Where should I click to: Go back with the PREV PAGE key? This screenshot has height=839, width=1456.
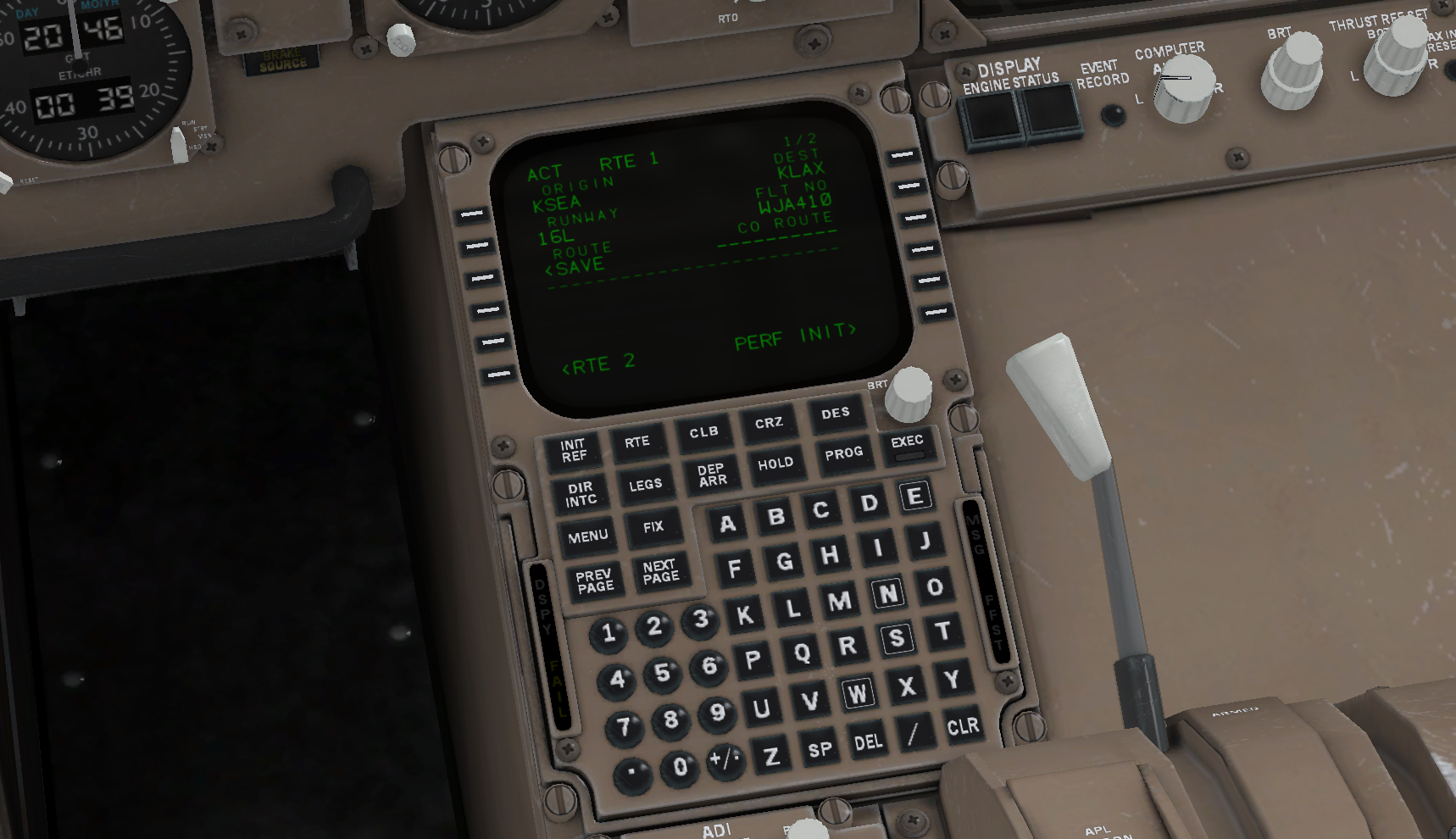(595, 581)
